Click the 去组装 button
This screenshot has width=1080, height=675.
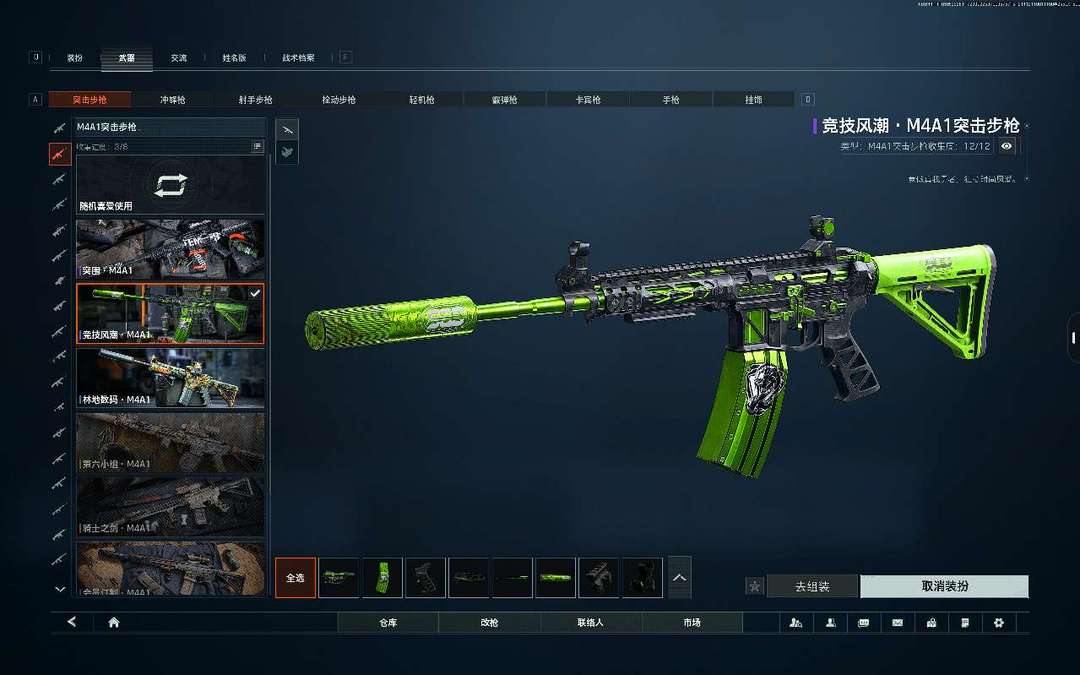pos(812,586)
